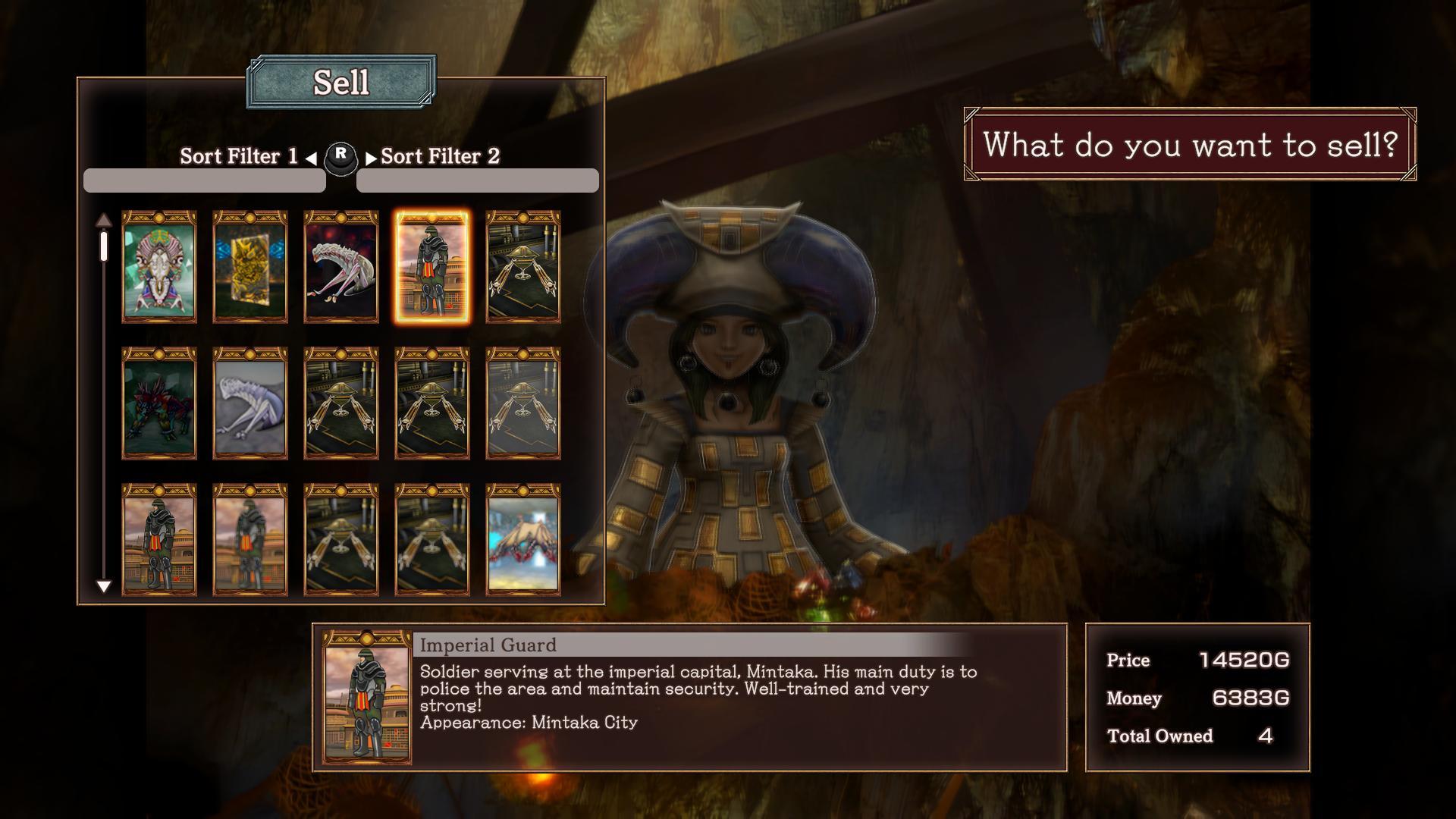Click the card list's up arrow

point(104,221)
